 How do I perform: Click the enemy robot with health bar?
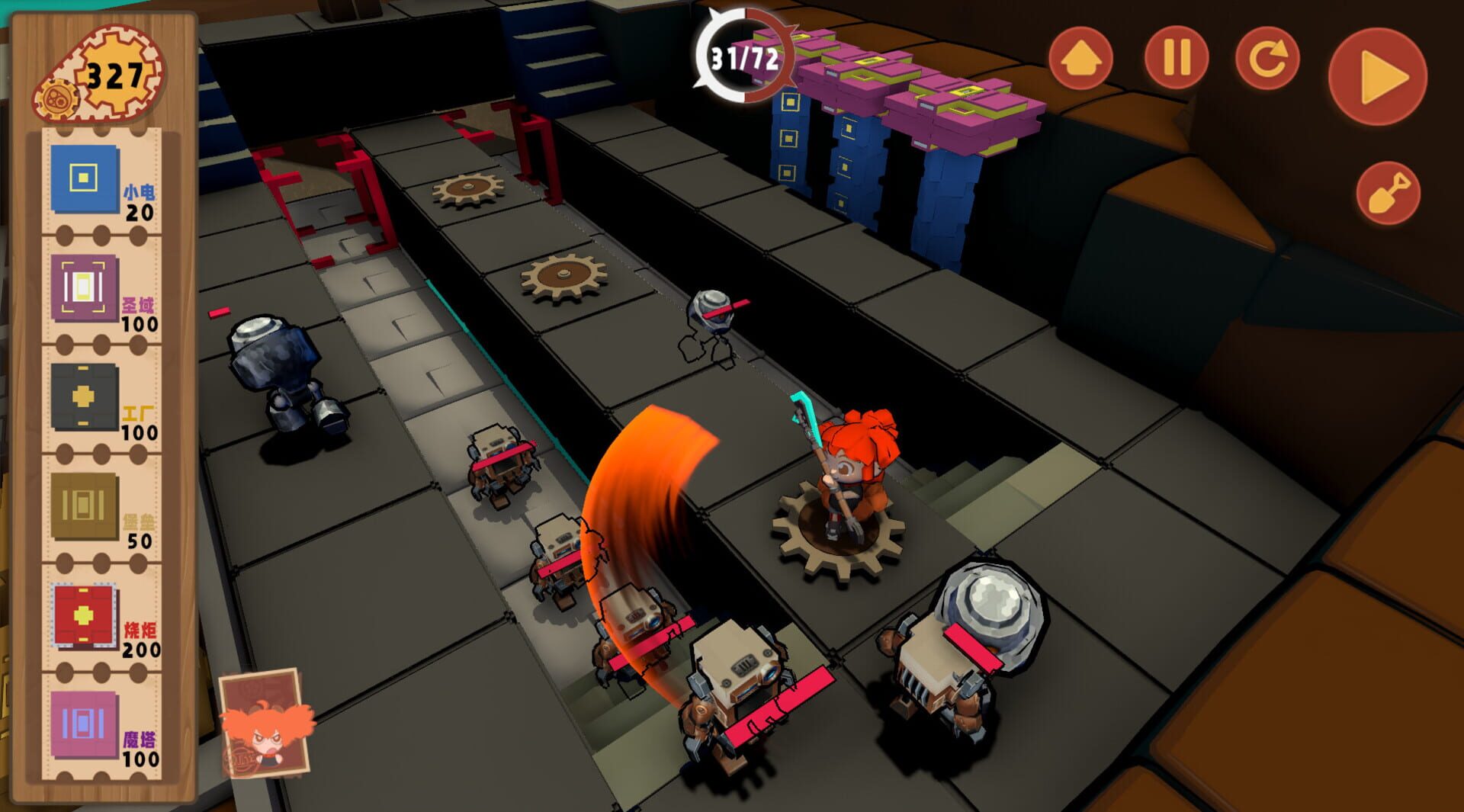pyautogui.click(x=732, y=679)
